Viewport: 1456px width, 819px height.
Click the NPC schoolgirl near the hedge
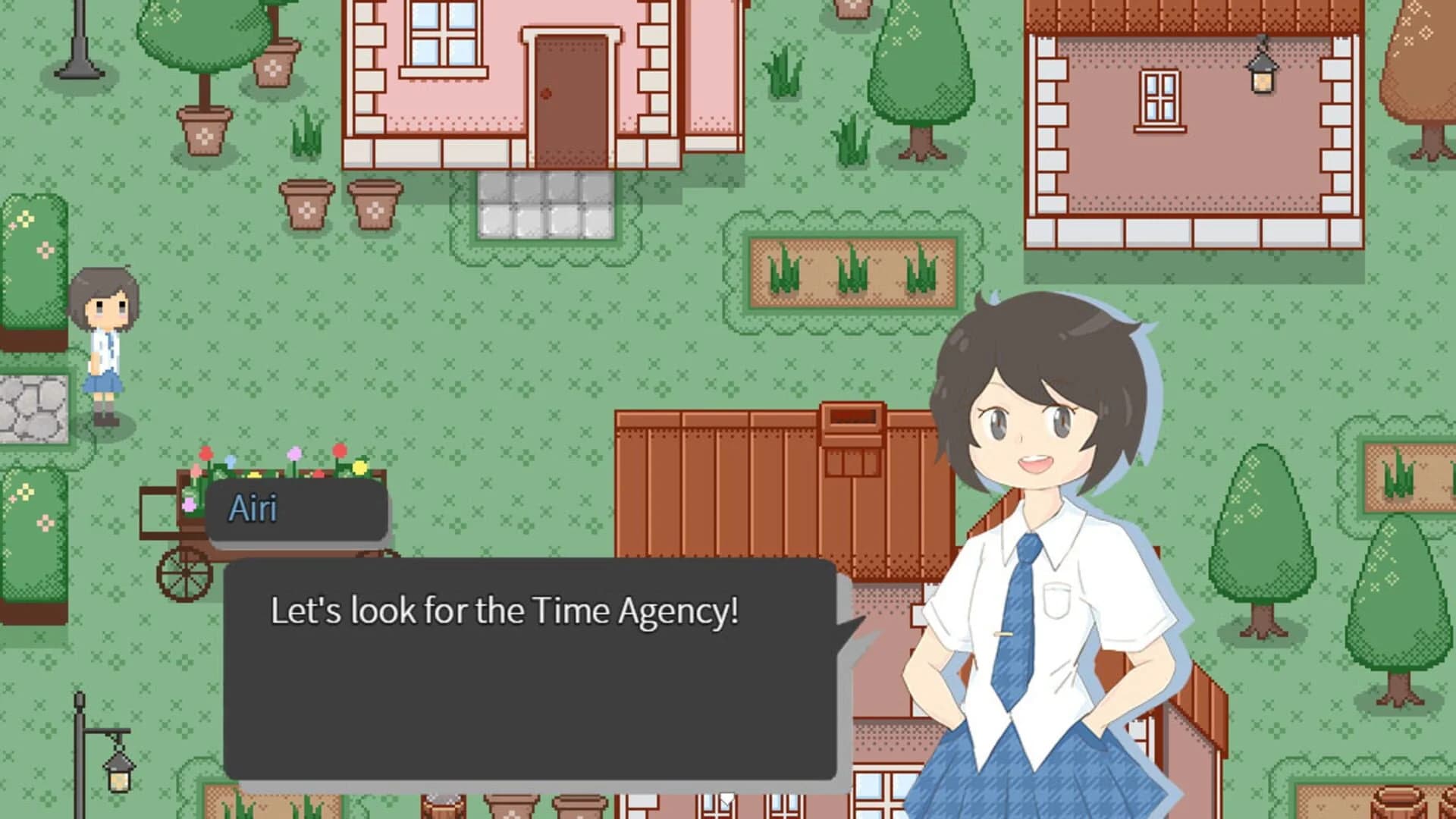point(102,341)
